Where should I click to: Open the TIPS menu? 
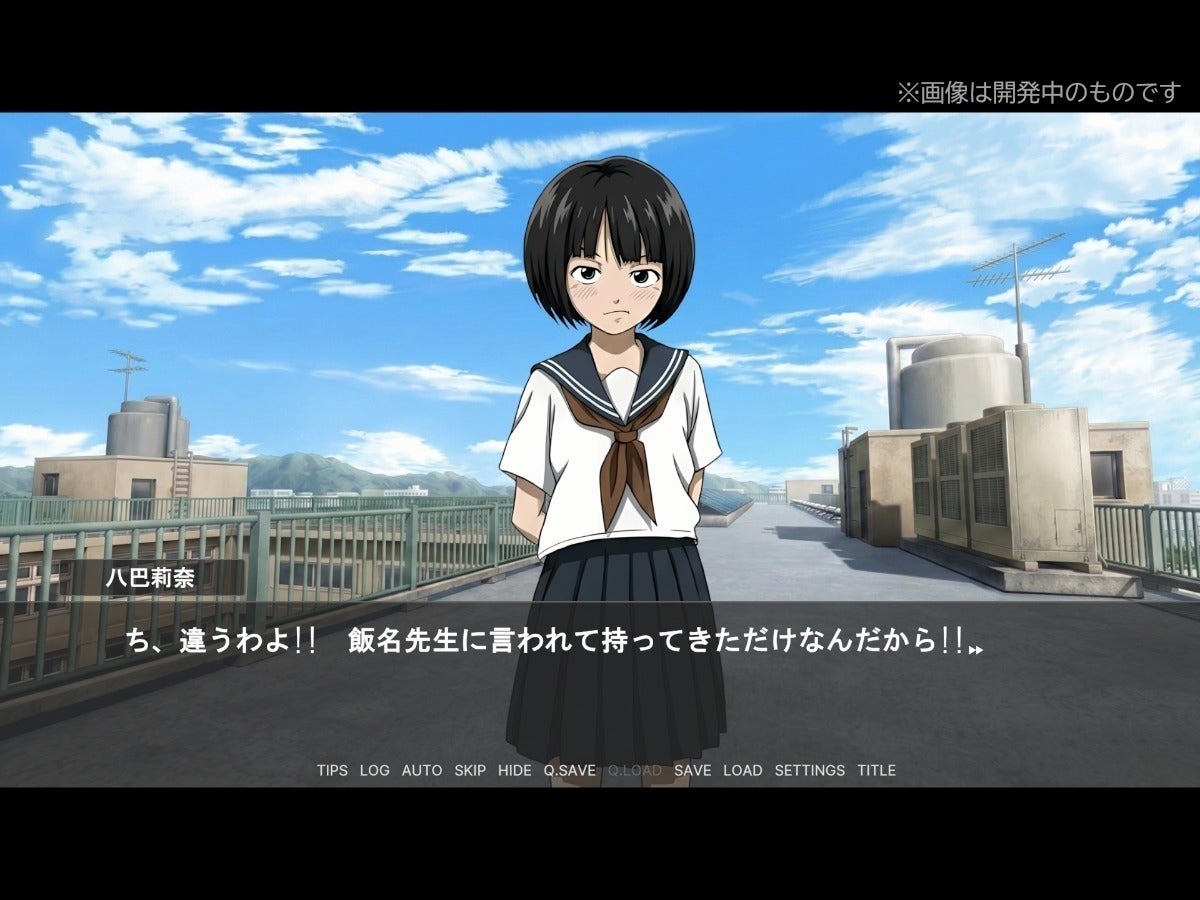point(332,770)
